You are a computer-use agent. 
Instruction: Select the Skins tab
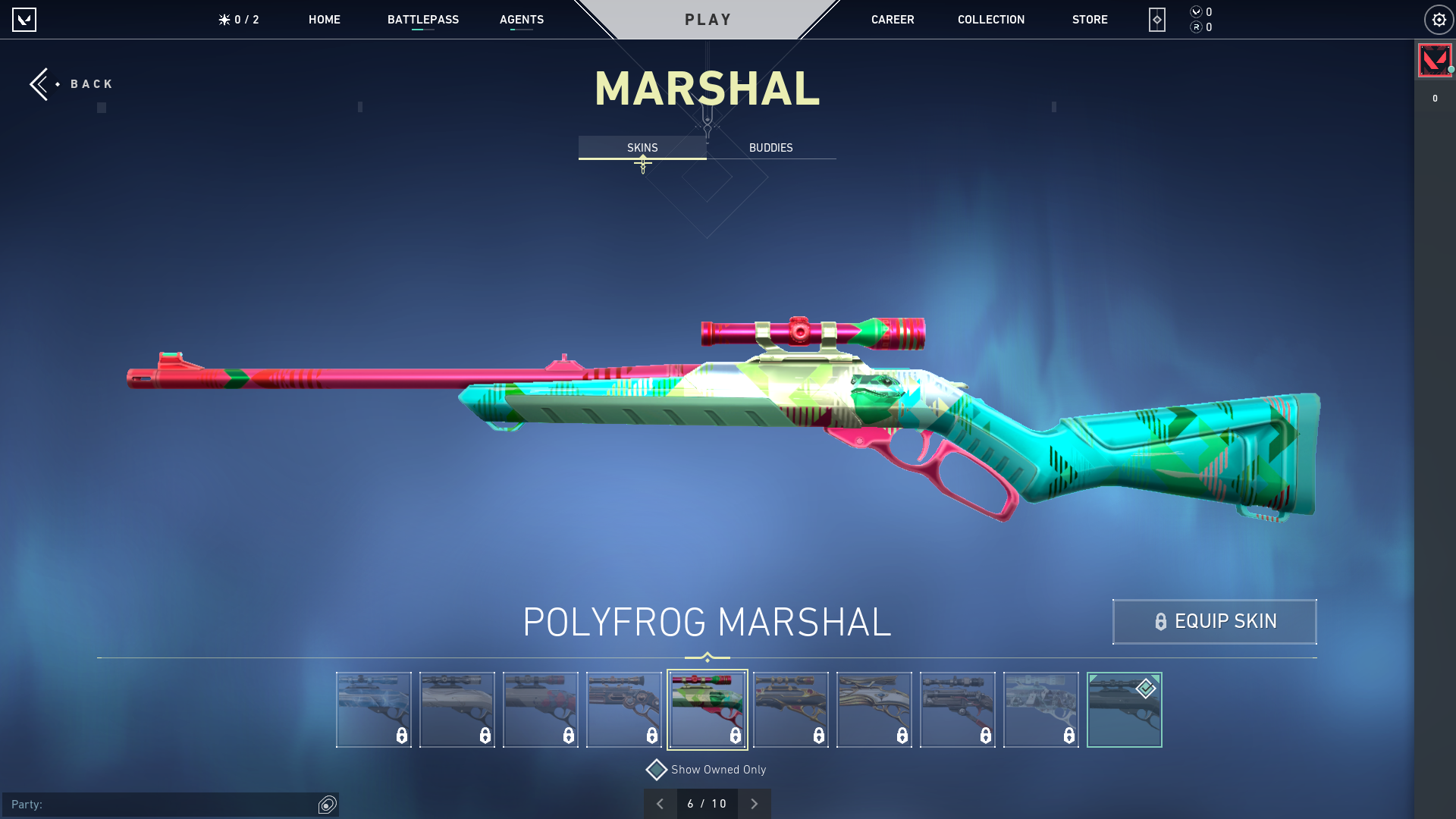(x=642, y=148)
